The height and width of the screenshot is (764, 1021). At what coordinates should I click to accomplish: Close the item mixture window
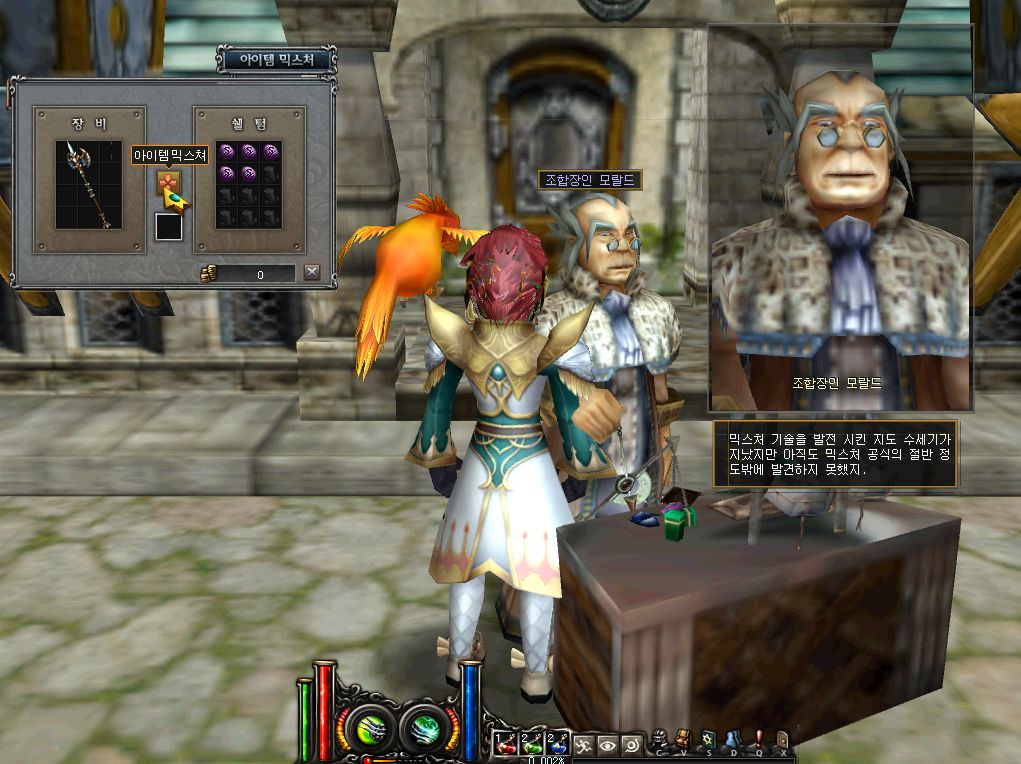[312, 272]
